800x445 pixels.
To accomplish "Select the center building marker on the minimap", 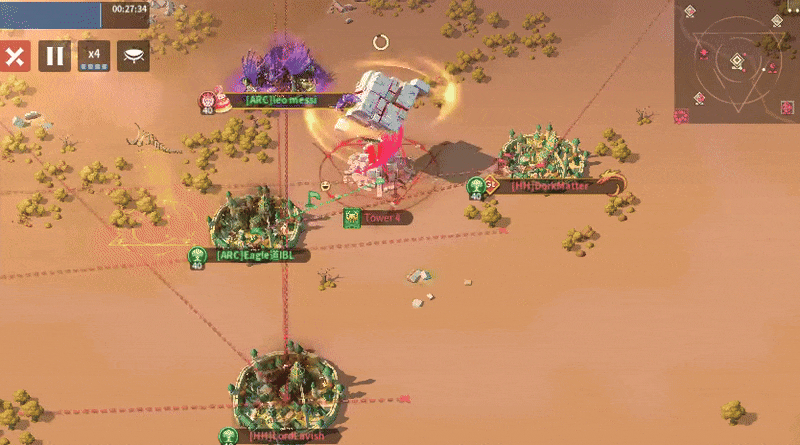I will [x=737, y=61].
